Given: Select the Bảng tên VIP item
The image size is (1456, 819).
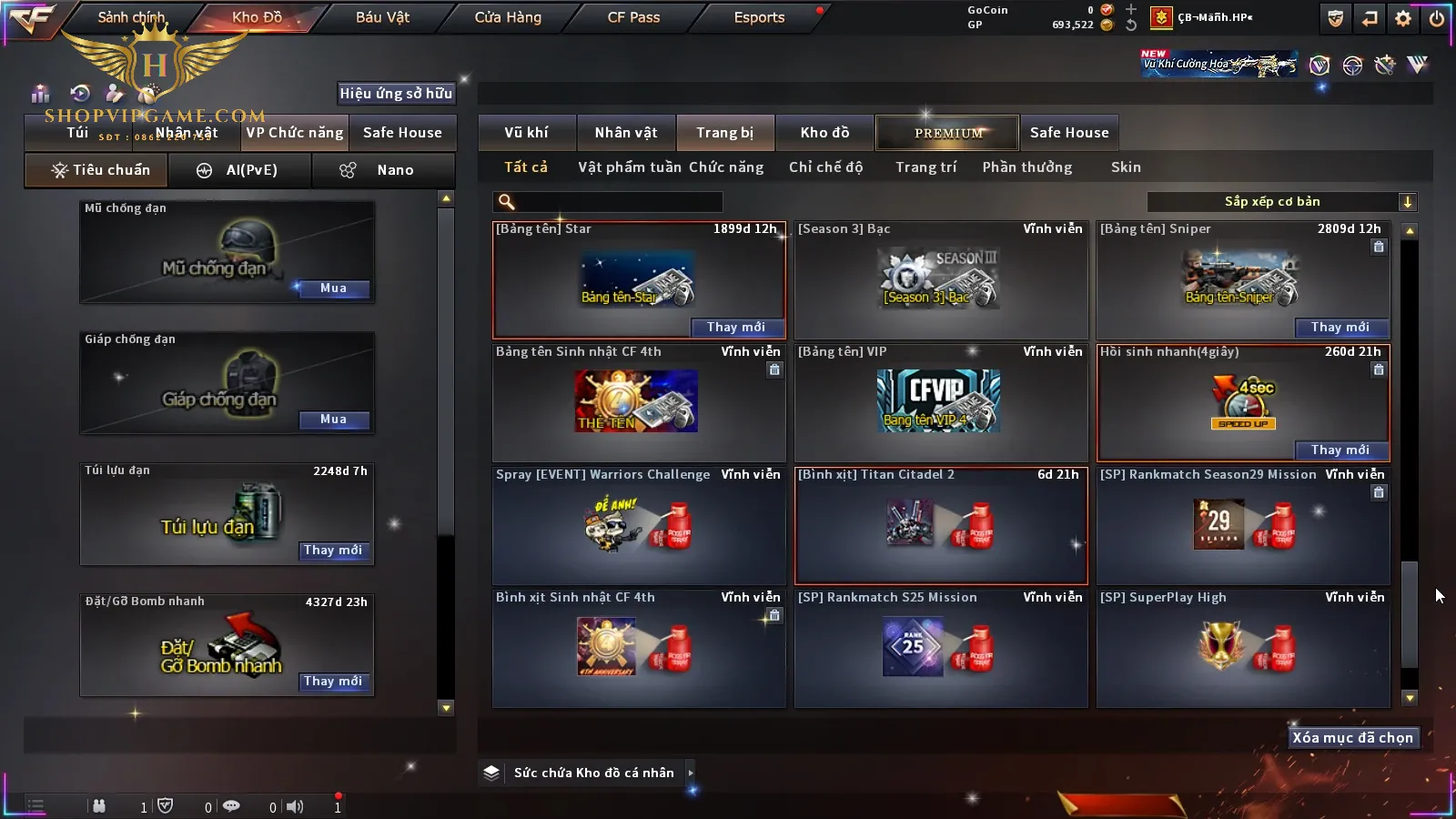Looking at the screenshot, I should [x=941, y=402].
